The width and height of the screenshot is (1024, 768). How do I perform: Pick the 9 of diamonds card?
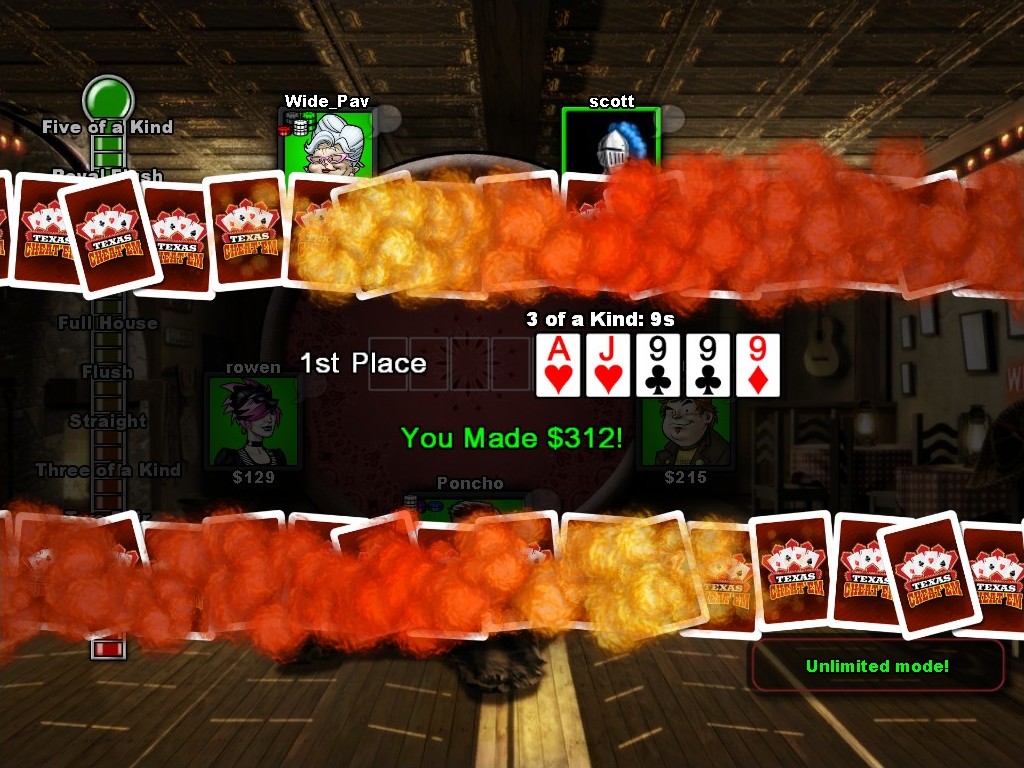758,365
